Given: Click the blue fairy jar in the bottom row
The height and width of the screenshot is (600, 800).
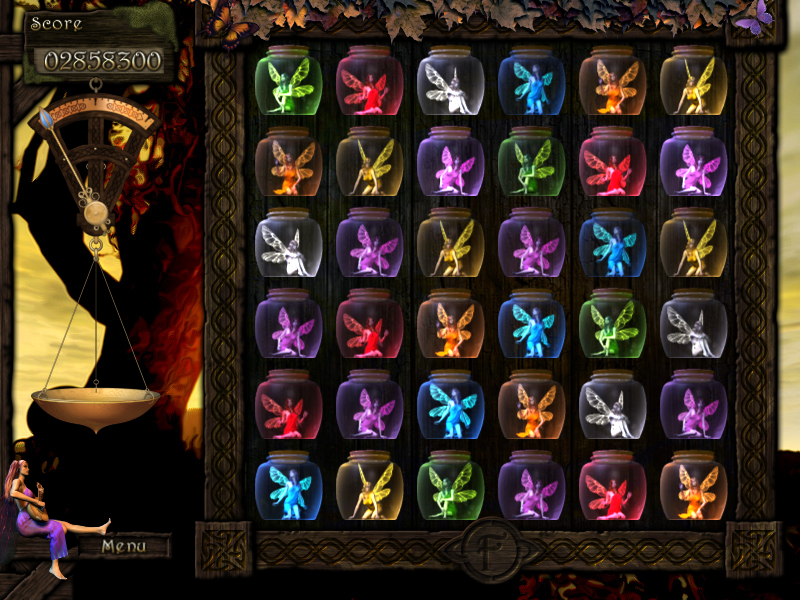Looking at the screenshot, I should point(288,487).
